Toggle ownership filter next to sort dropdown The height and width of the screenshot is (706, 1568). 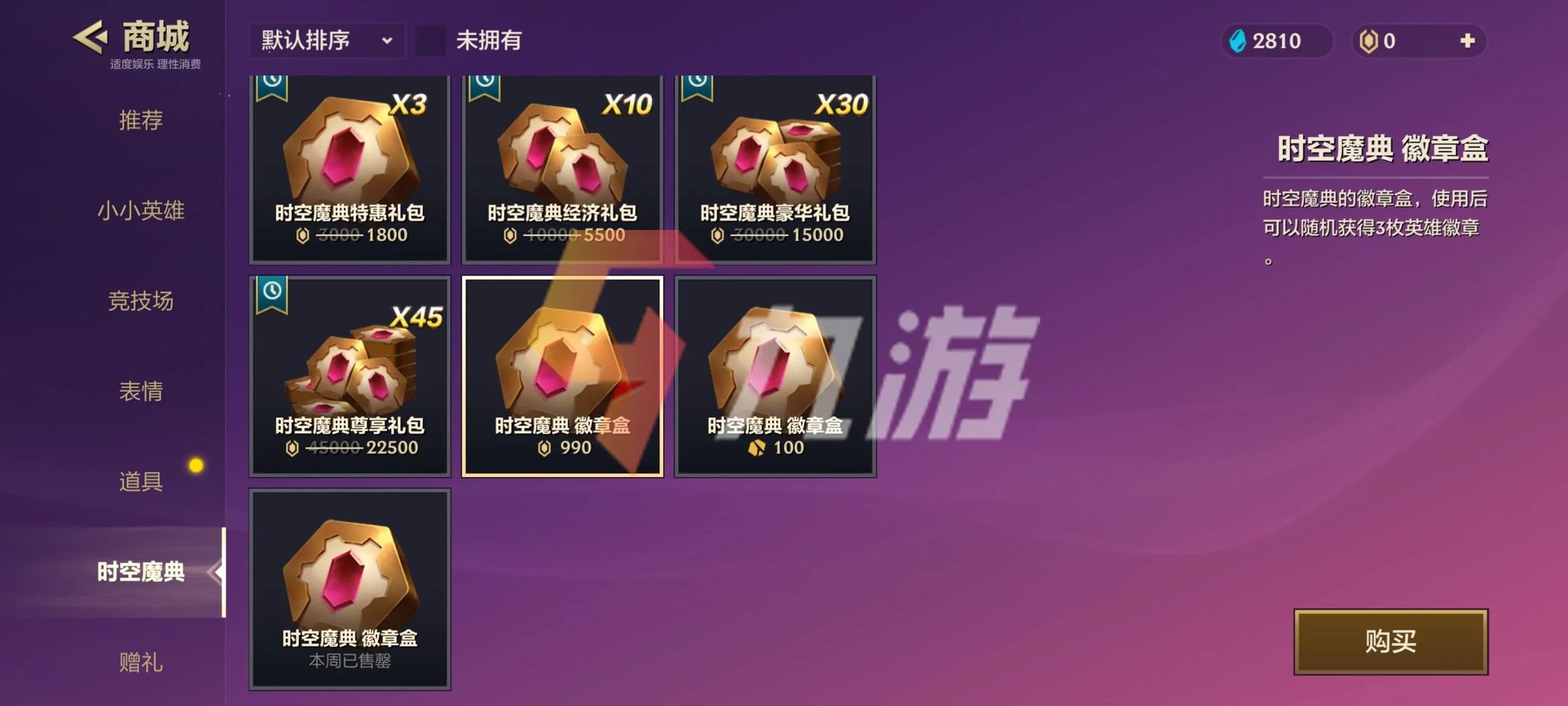click(x=431, y=40)
